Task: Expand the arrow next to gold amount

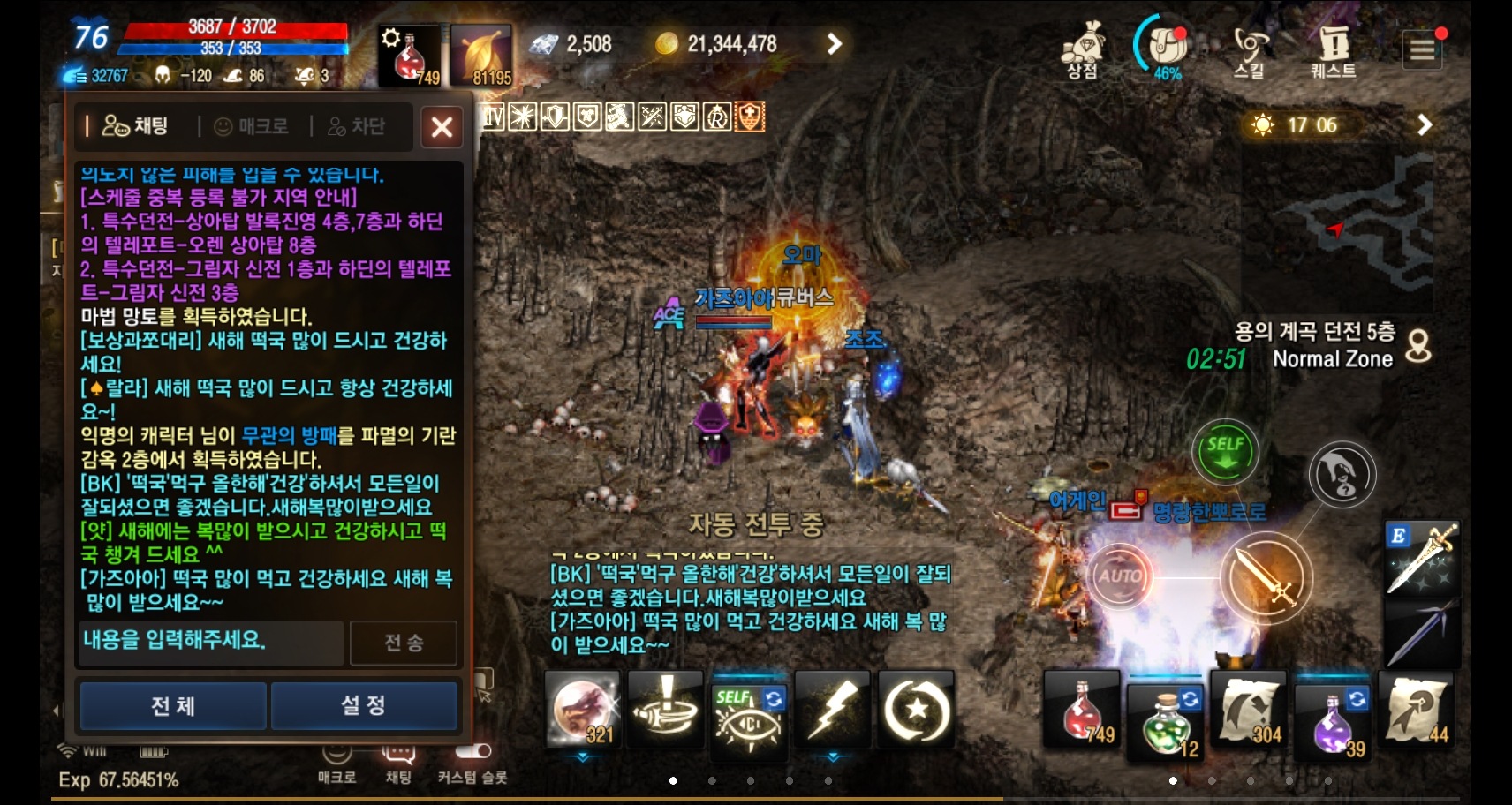Action: click(x=831, y=42)
